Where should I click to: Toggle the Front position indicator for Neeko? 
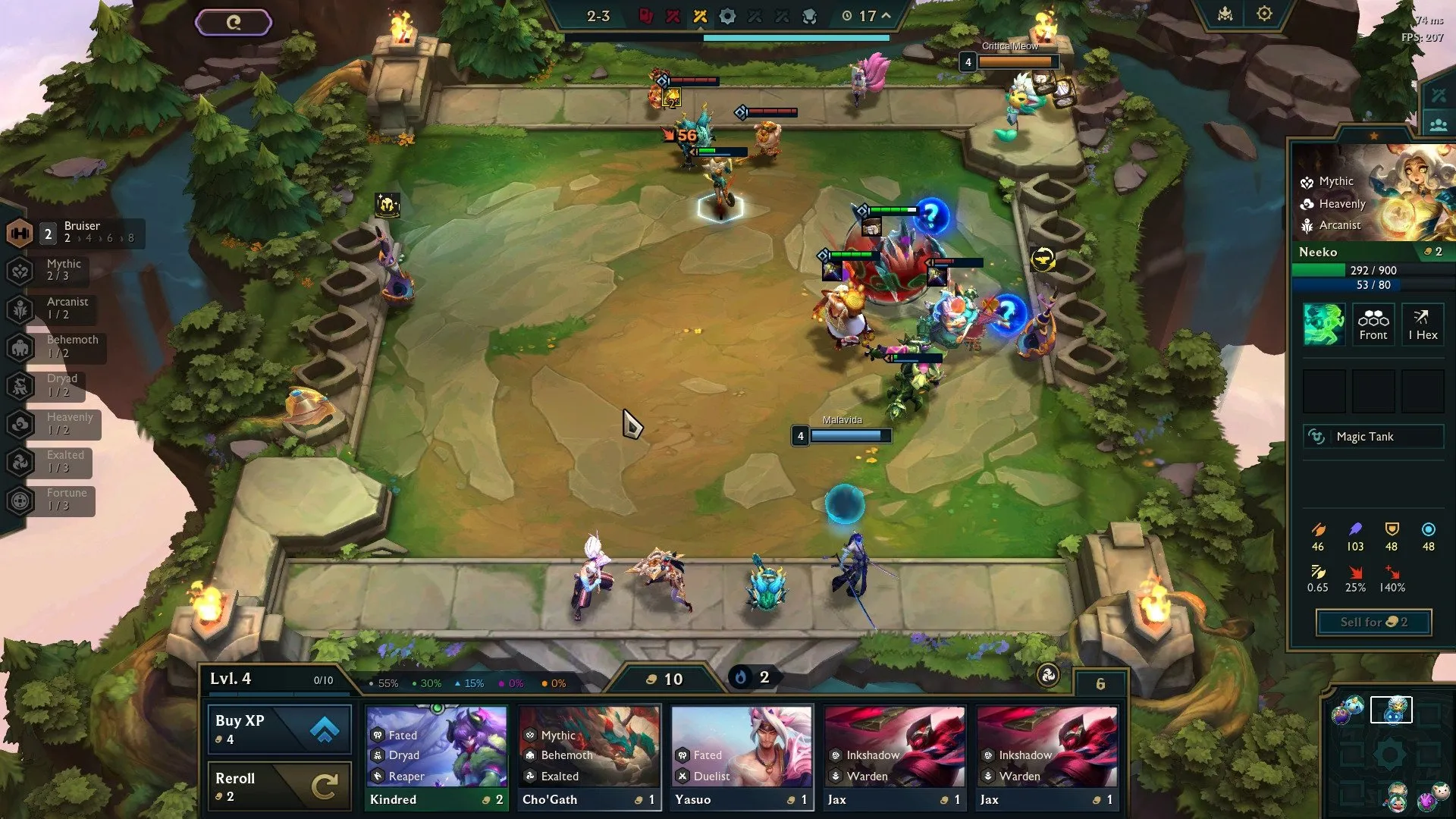1373,325
